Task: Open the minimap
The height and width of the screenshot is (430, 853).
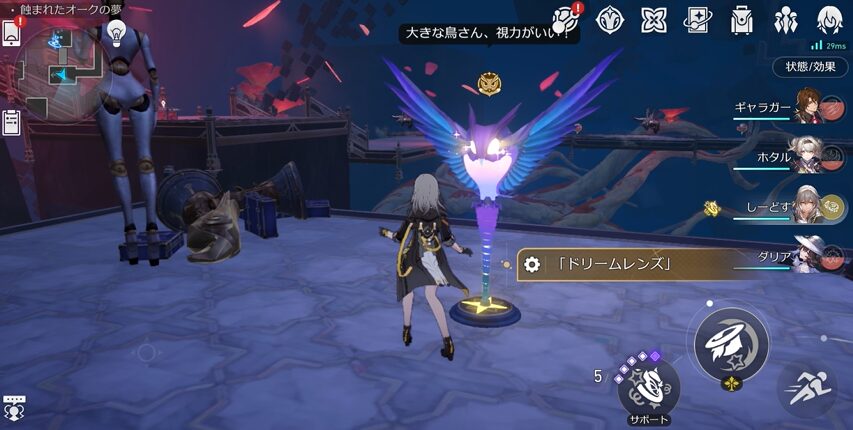Action: (x=64, y=71)
